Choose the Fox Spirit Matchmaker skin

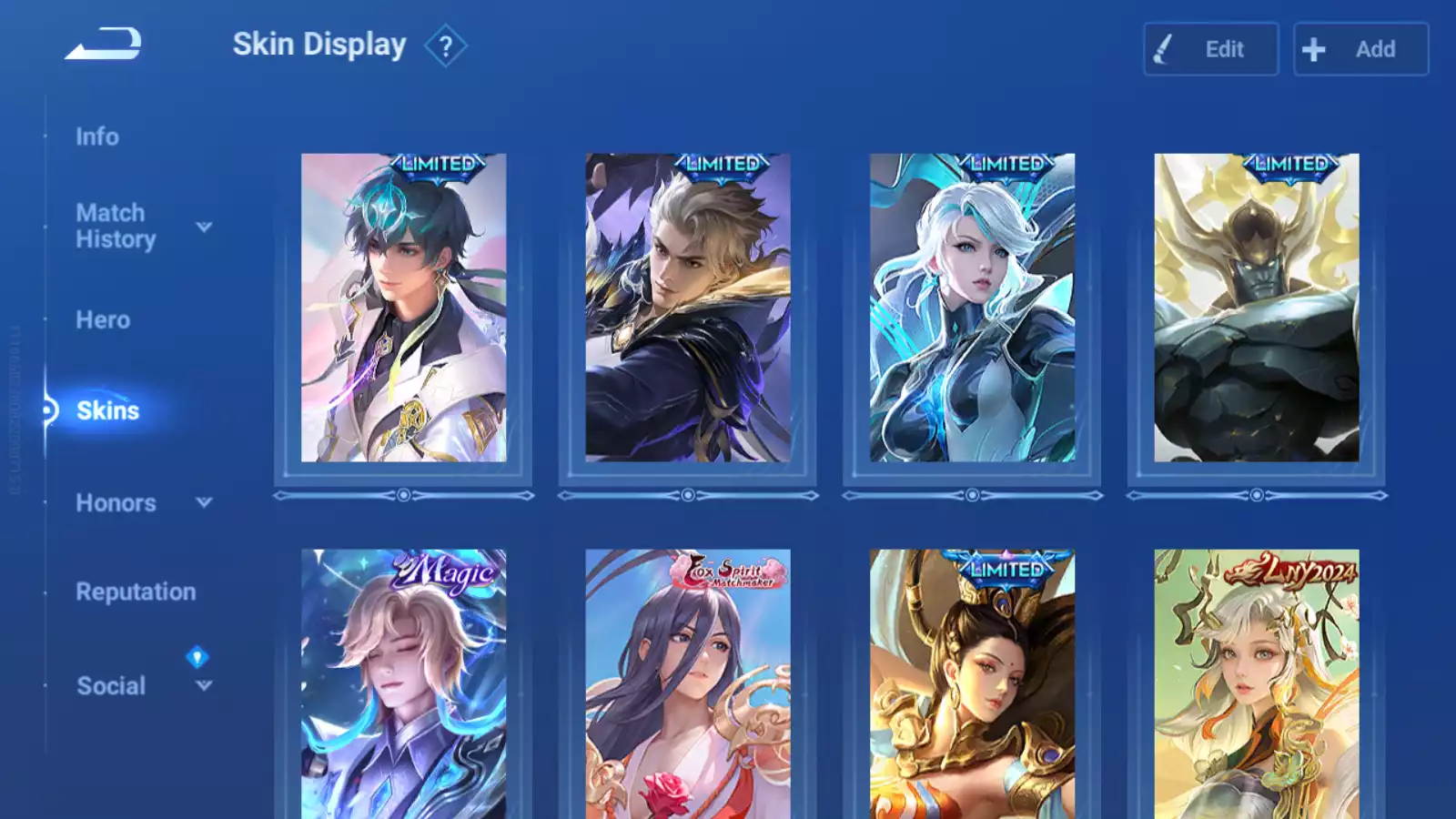pos(688,684)
